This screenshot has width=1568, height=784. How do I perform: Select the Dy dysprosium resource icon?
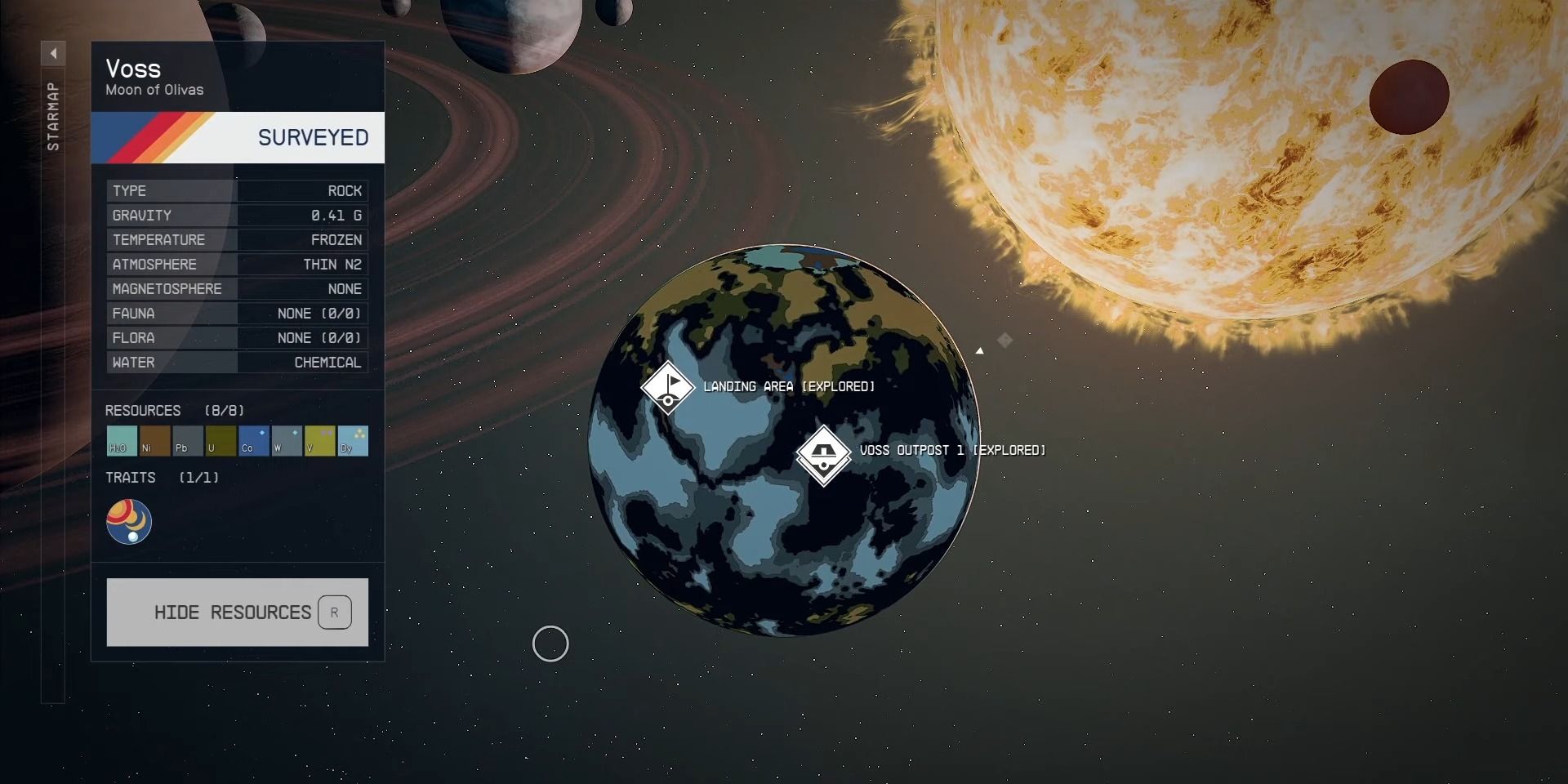click(x=352, y=441)
